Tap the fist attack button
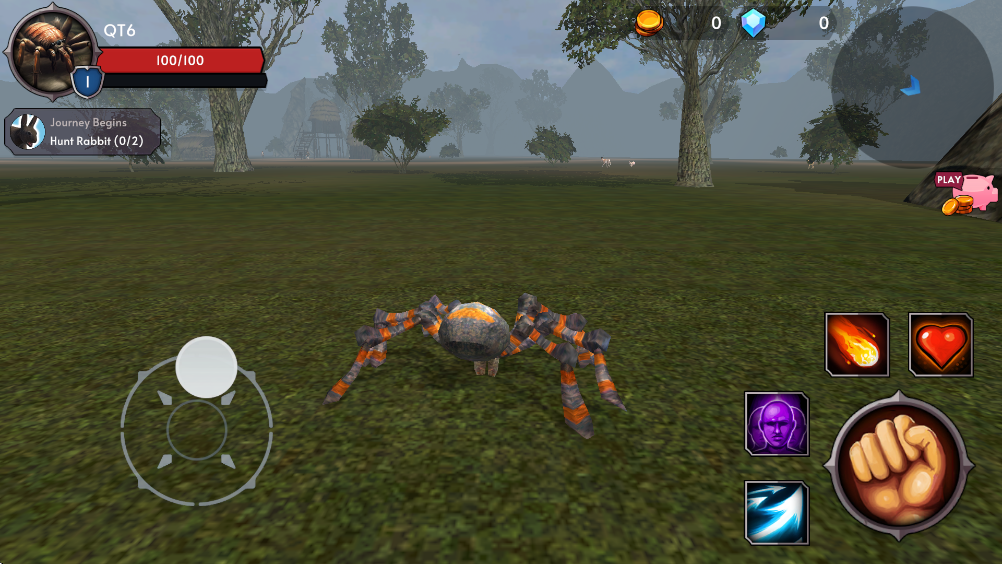Image resolution: width=1002 pixels, height=564 pixels. pyautogui.click(x=897, y=465)
